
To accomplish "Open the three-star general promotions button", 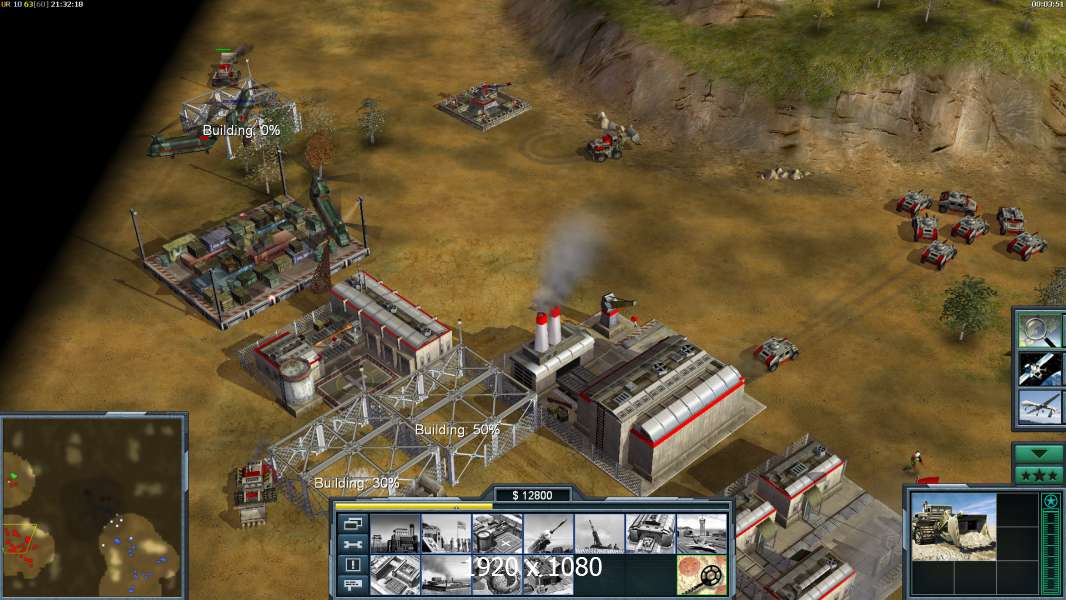I will coord(1038,474).
